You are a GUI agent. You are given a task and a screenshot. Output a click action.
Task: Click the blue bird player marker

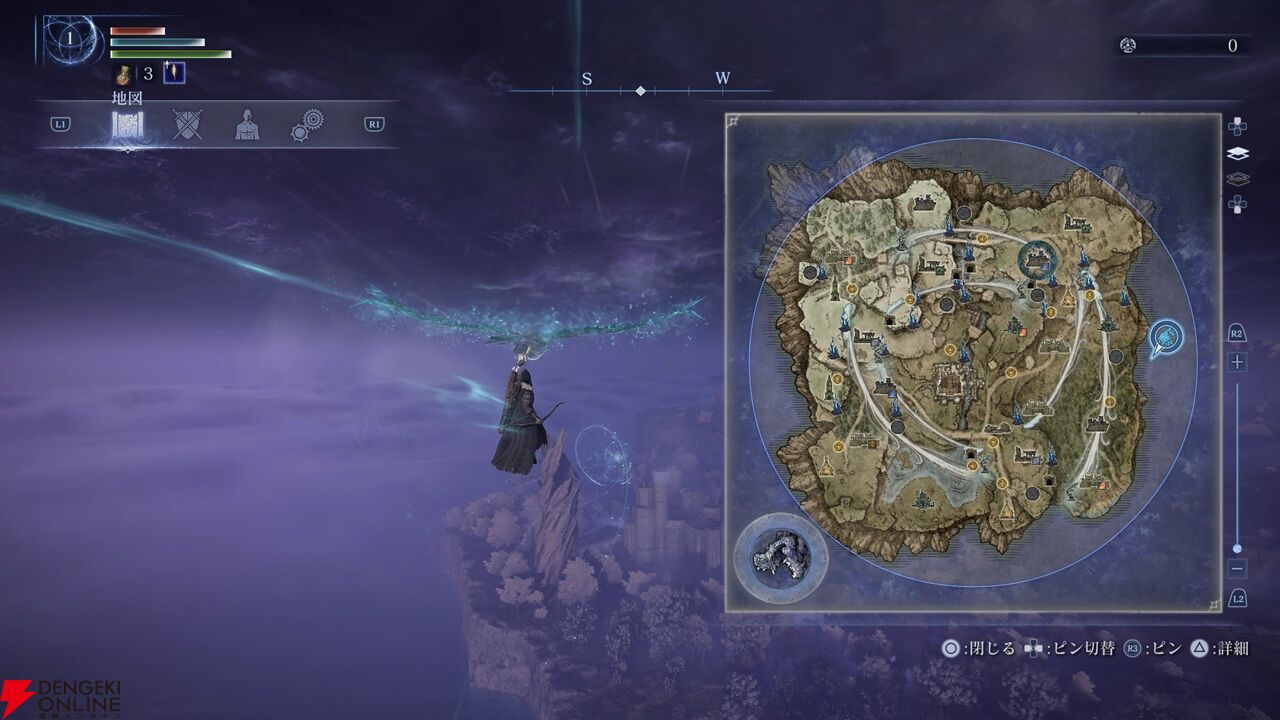[1165, 338]
